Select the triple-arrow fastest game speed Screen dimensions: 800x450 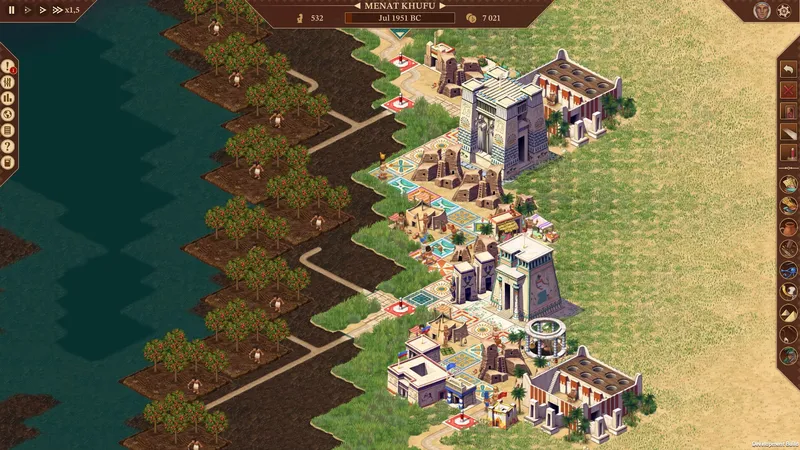[58, 10]
